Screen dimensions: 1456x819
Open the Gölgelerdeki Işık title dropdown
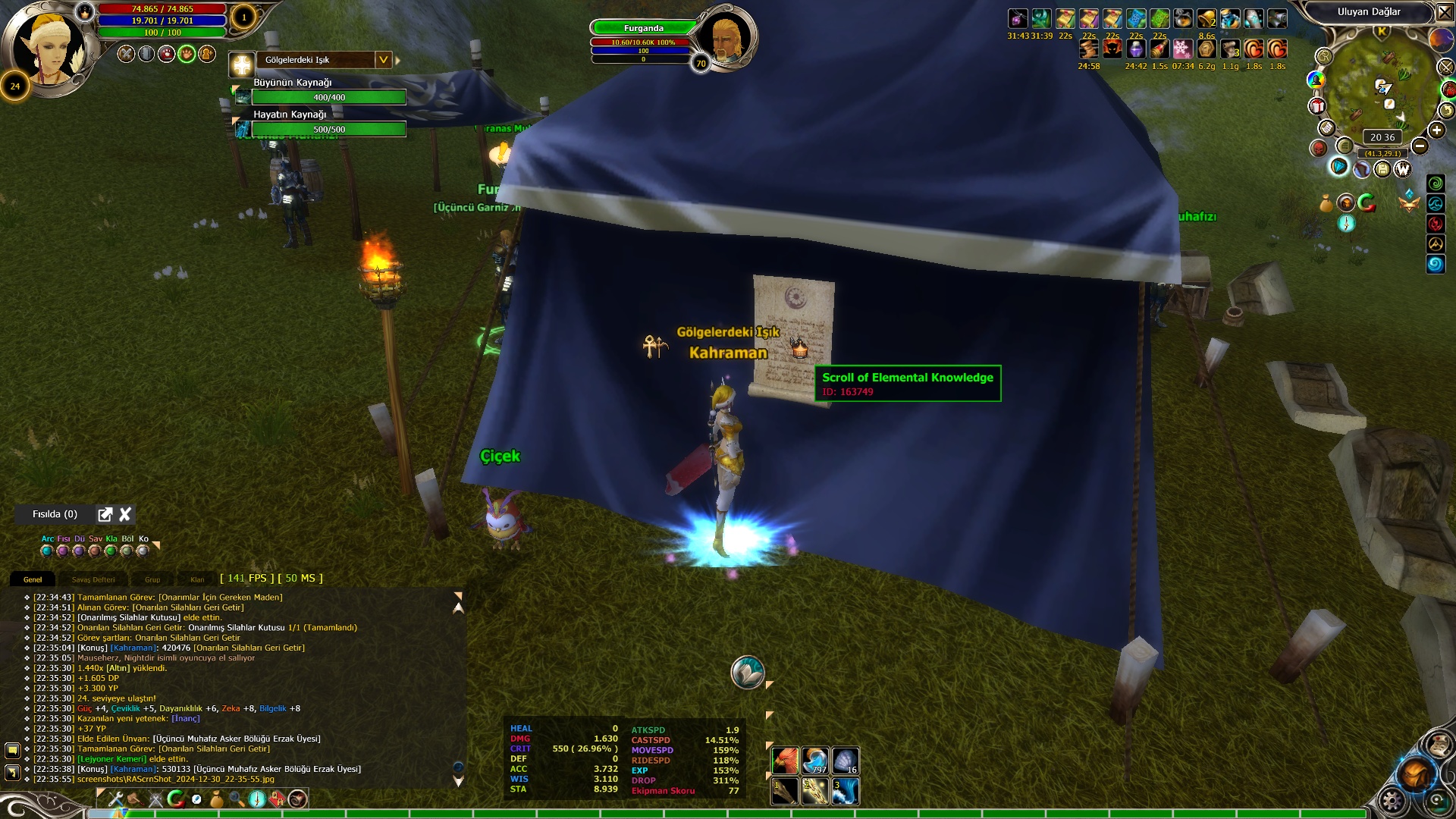(x=384, y=60)
